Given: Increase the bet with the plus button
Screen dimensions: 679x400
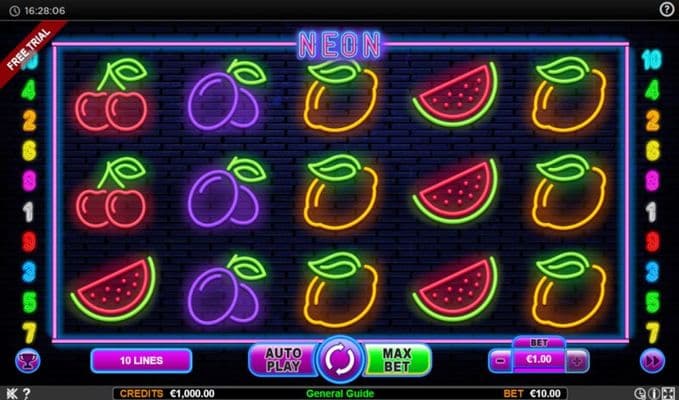Looking at the screenshot, I should tap(577, 360).
